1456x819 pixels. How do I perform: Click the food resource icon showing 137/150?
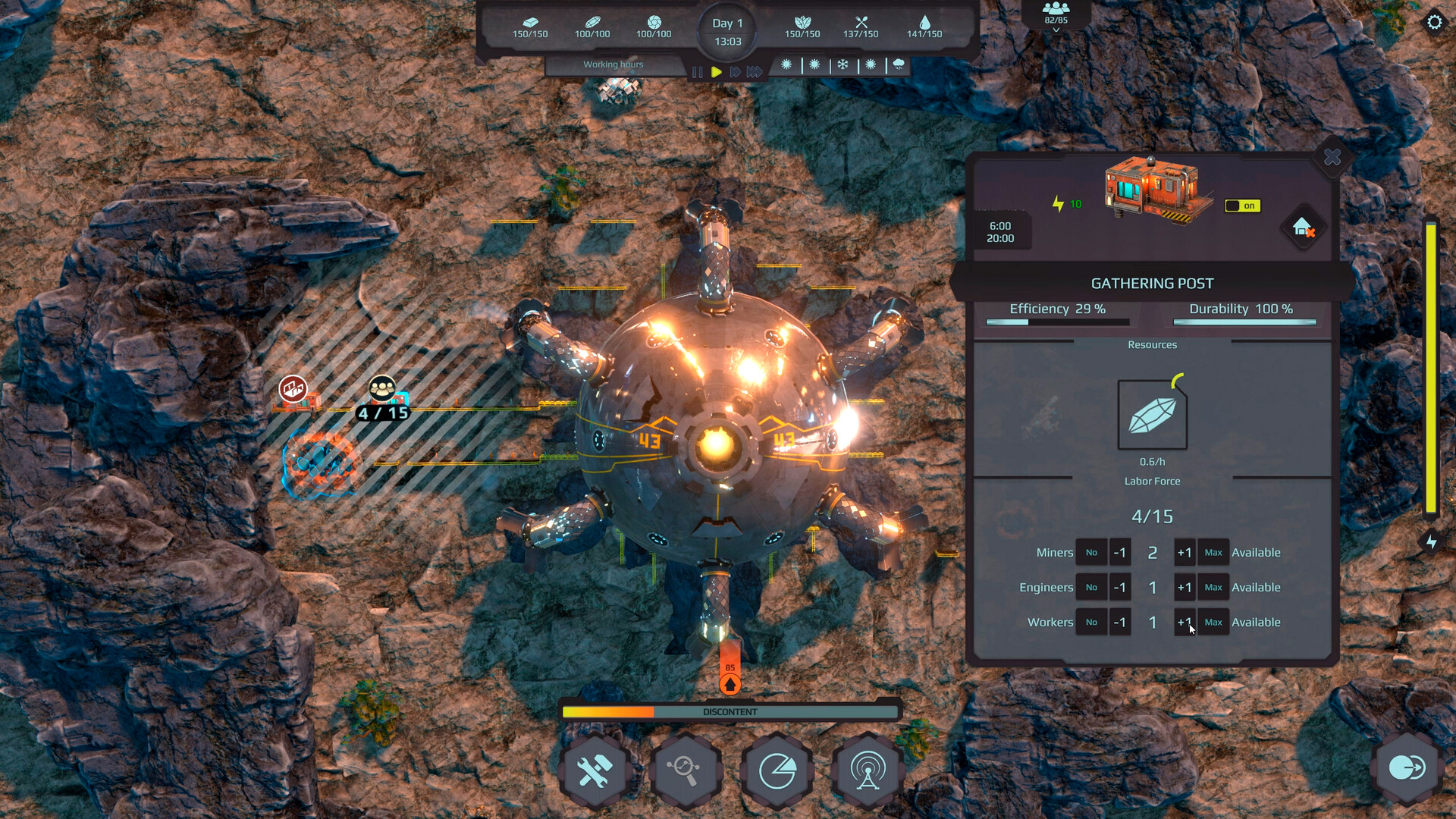[x=861, y=23]
